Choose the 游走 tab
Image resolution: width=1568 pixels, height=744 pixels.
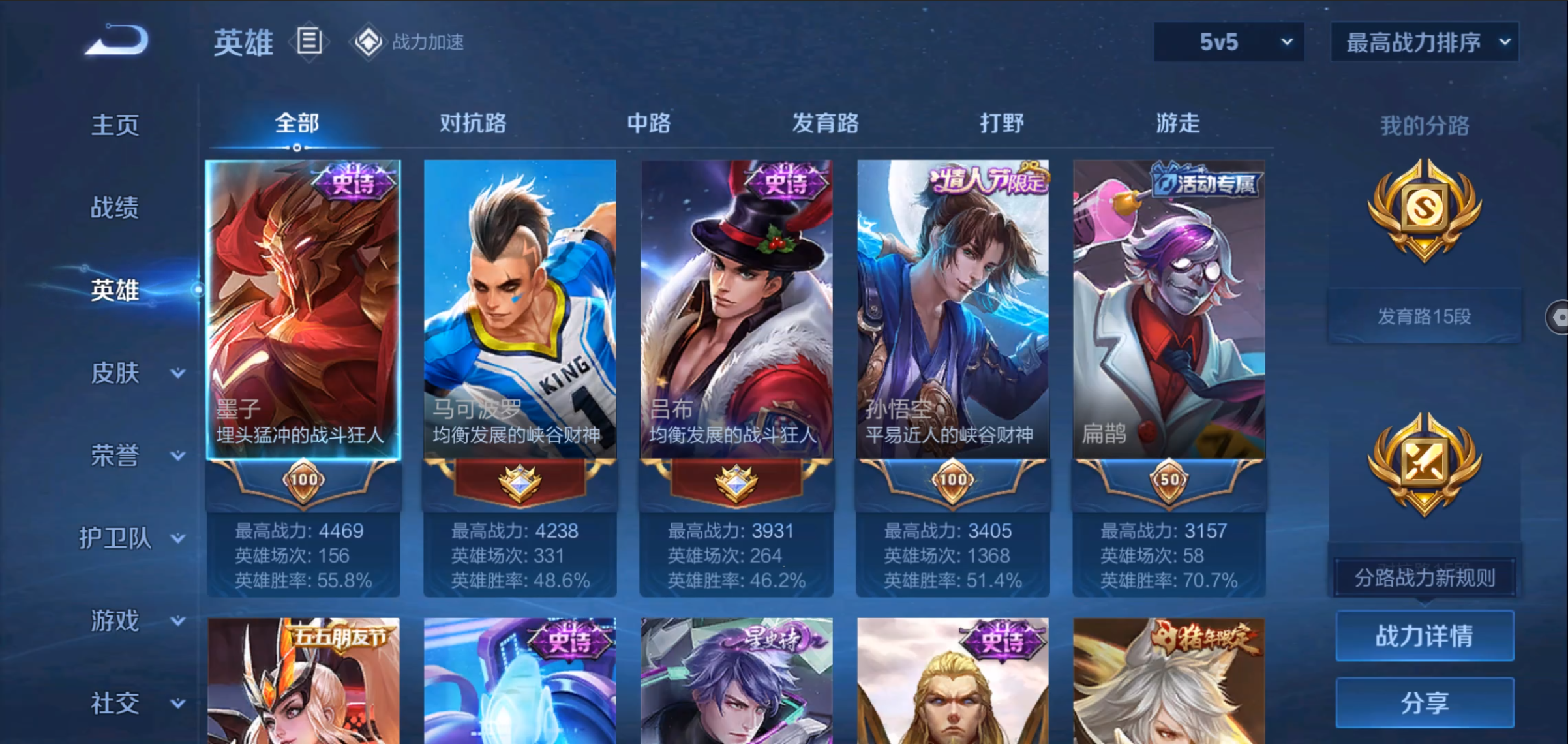coord(1178,123)
